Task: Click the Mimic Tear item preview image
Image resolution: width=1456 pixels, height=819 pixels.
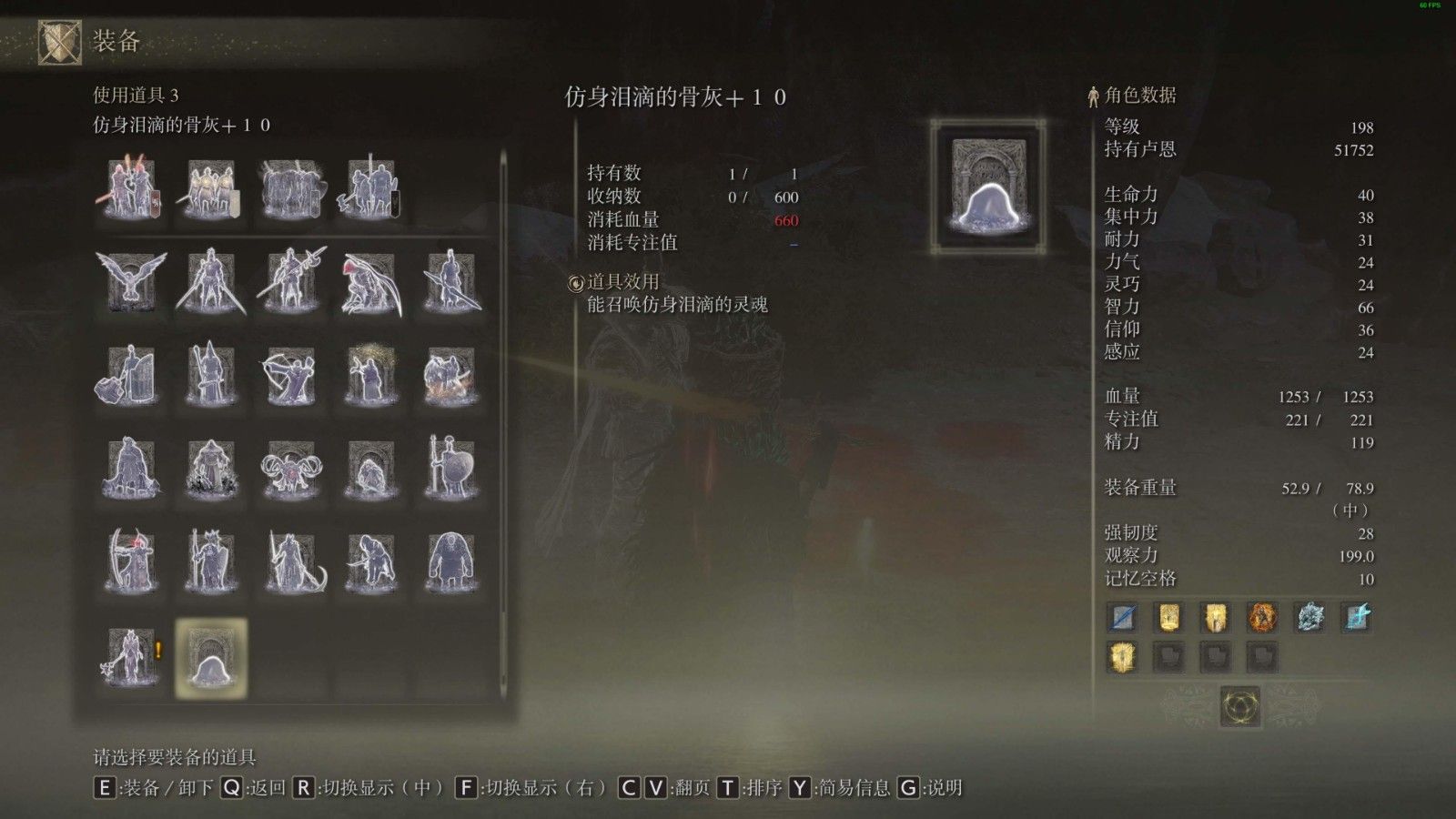Action: coord(987,187)
